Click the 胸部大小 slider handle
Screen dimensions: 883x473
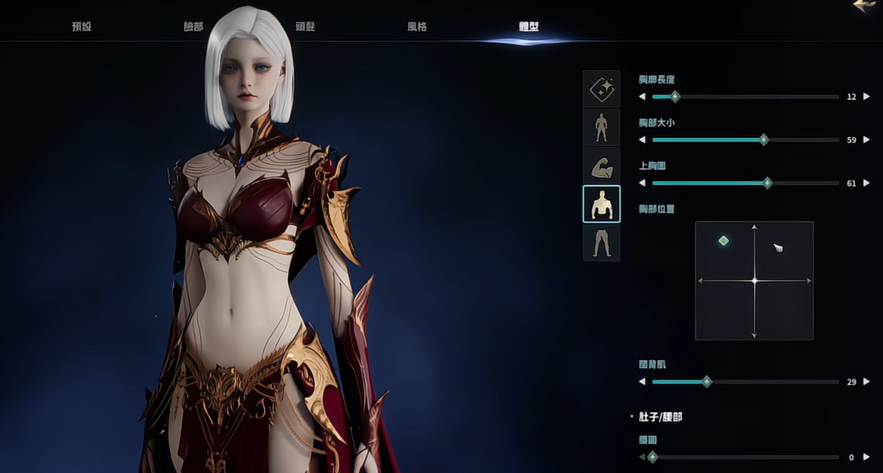click(764, 140)
